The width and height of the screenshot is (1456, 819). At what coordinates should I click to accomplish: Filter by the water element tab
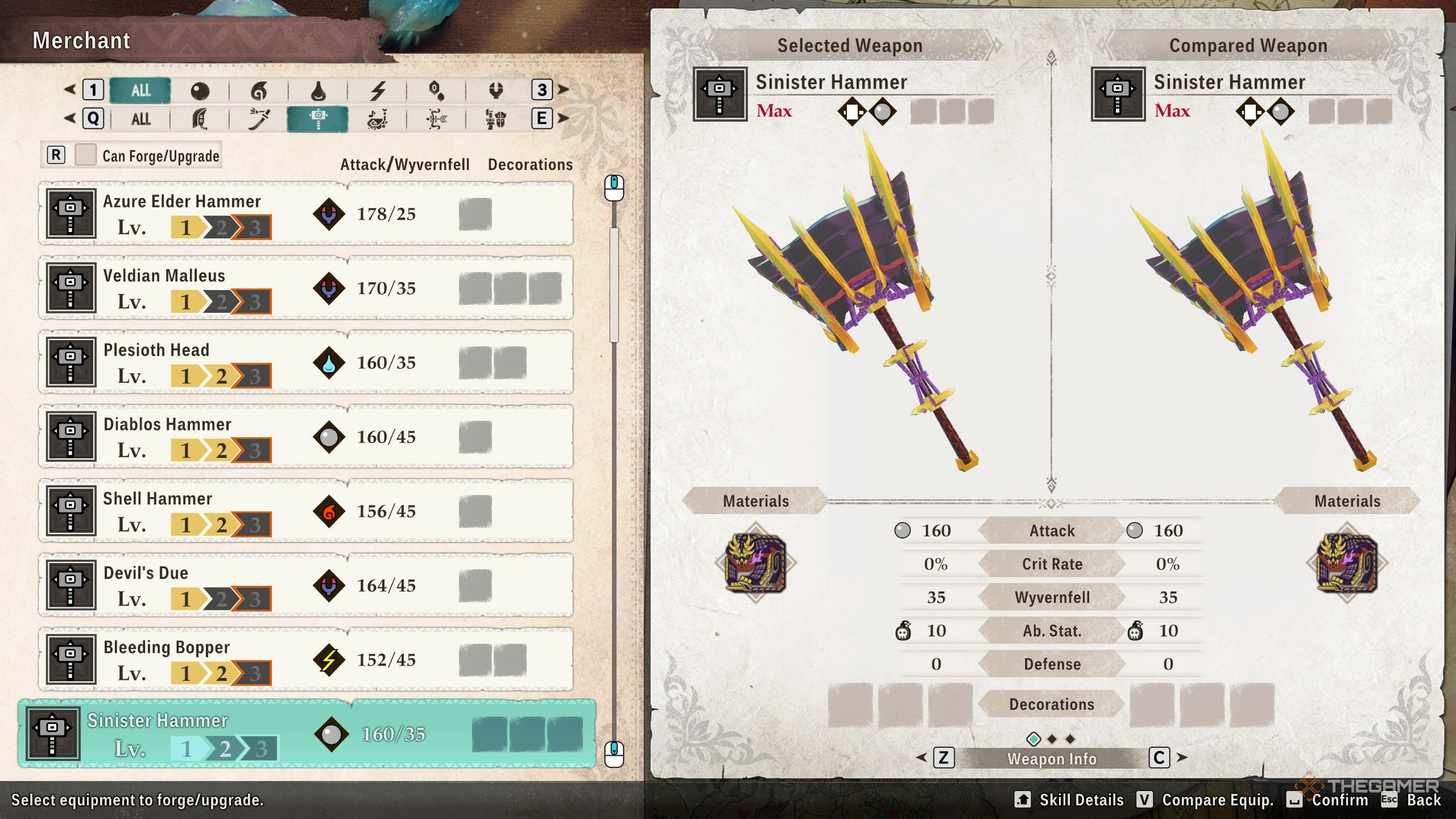coord(318,90)
